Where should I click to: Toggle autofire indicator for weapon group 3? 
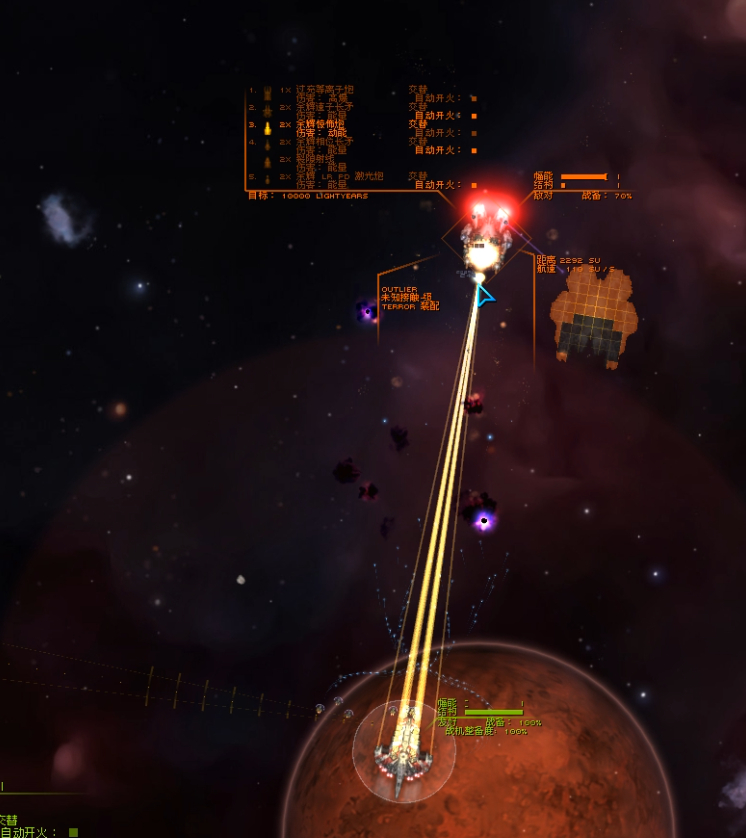pos(473,133)
